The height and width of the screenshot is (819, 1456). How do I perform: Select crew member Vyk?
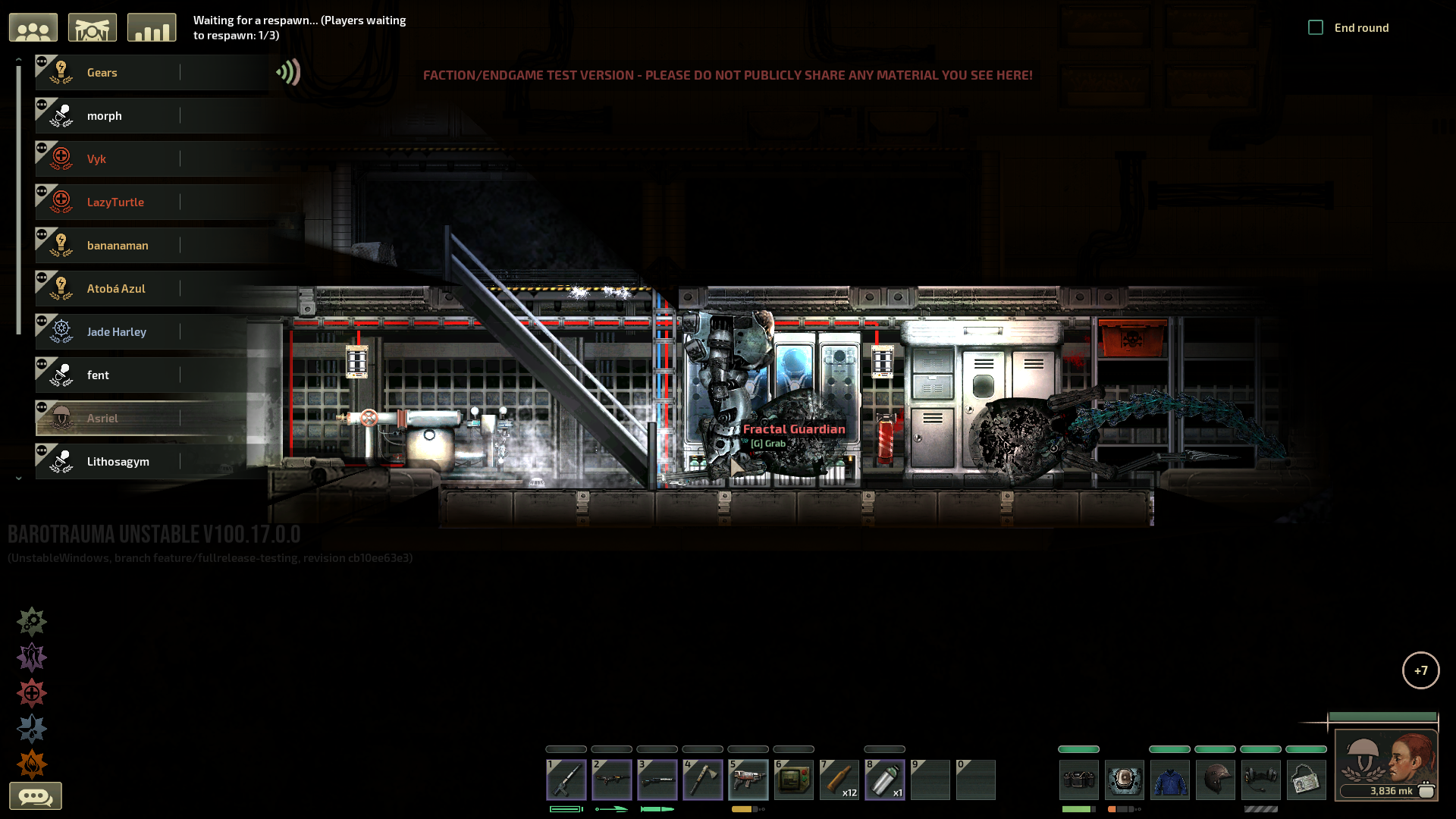96,159
